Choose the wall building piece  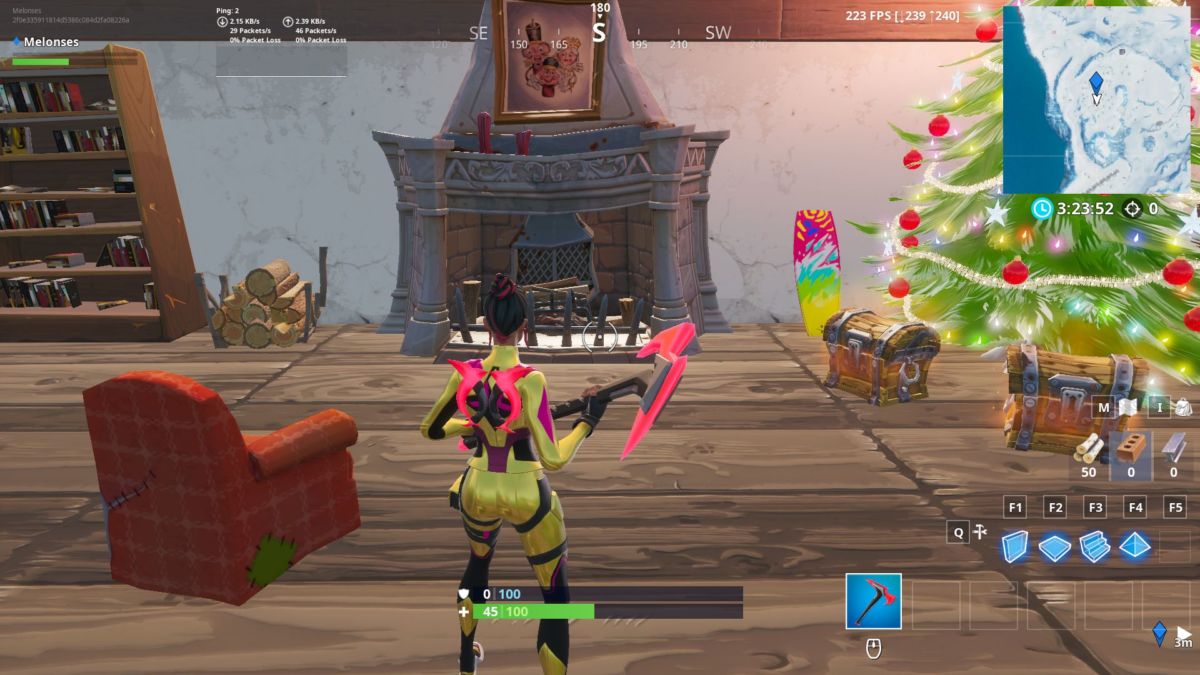1015,546
